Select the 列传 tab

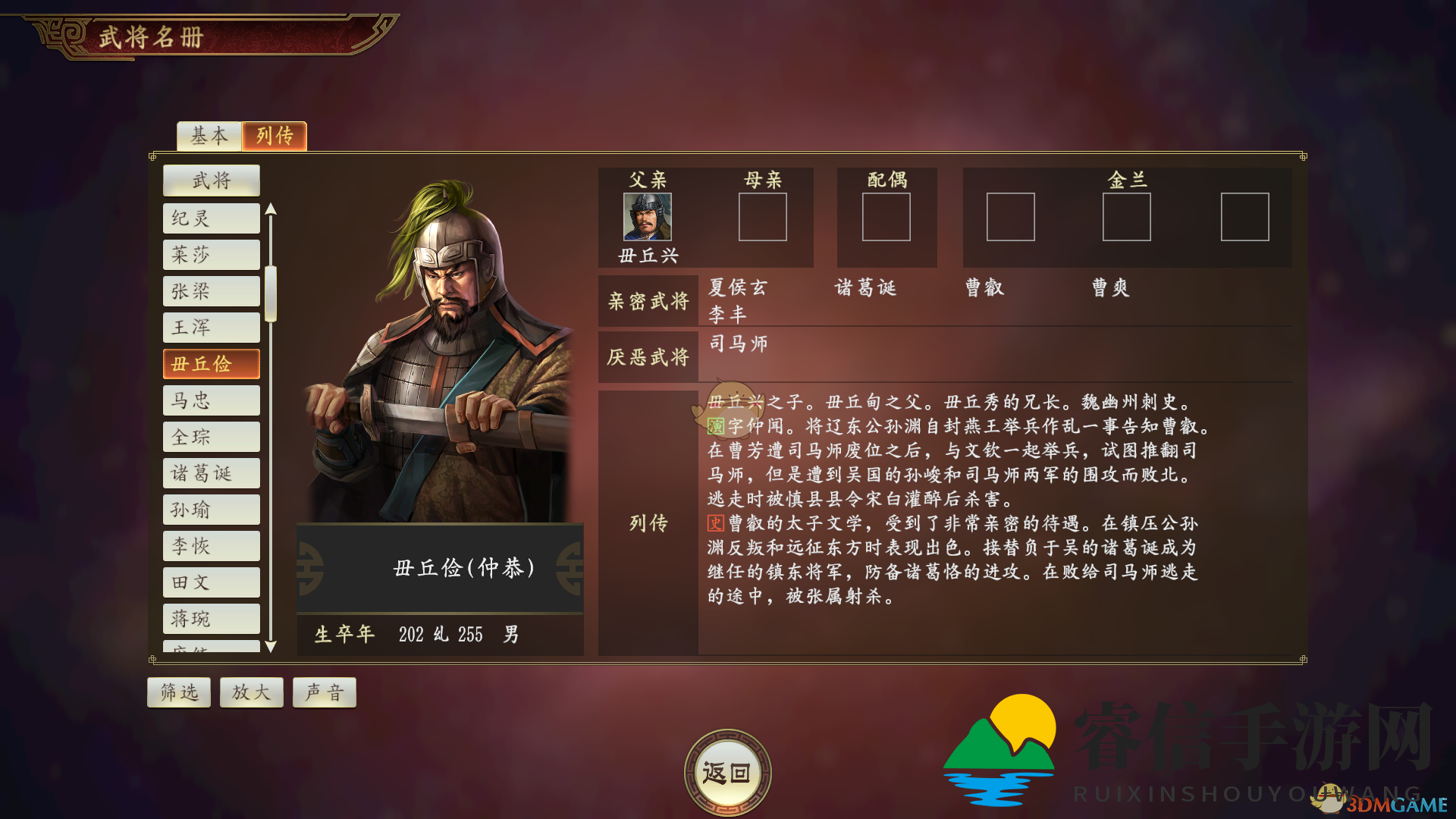pos(275,136)
